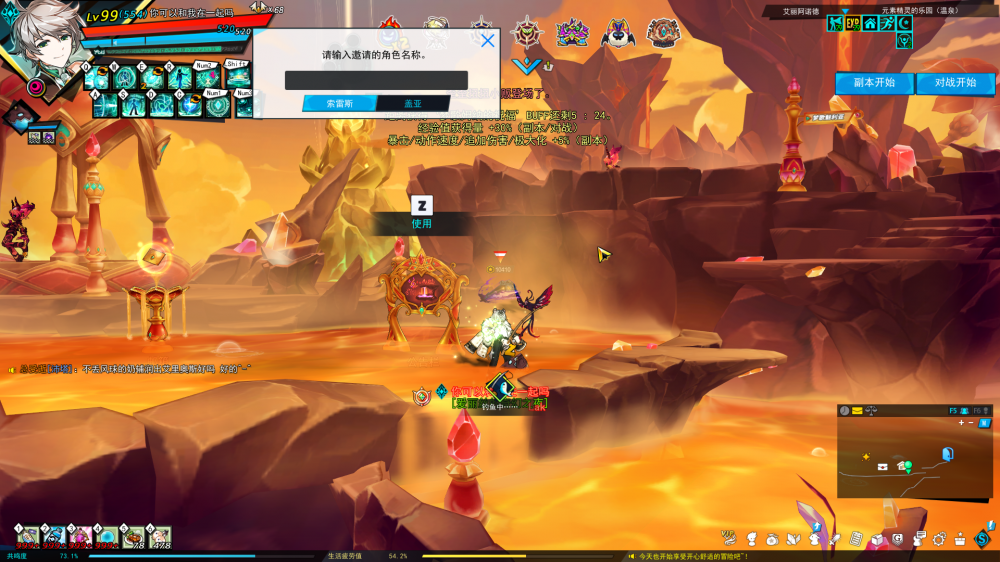
Task: Click the balance scales icon above minimap
Action: pos(870,411)
